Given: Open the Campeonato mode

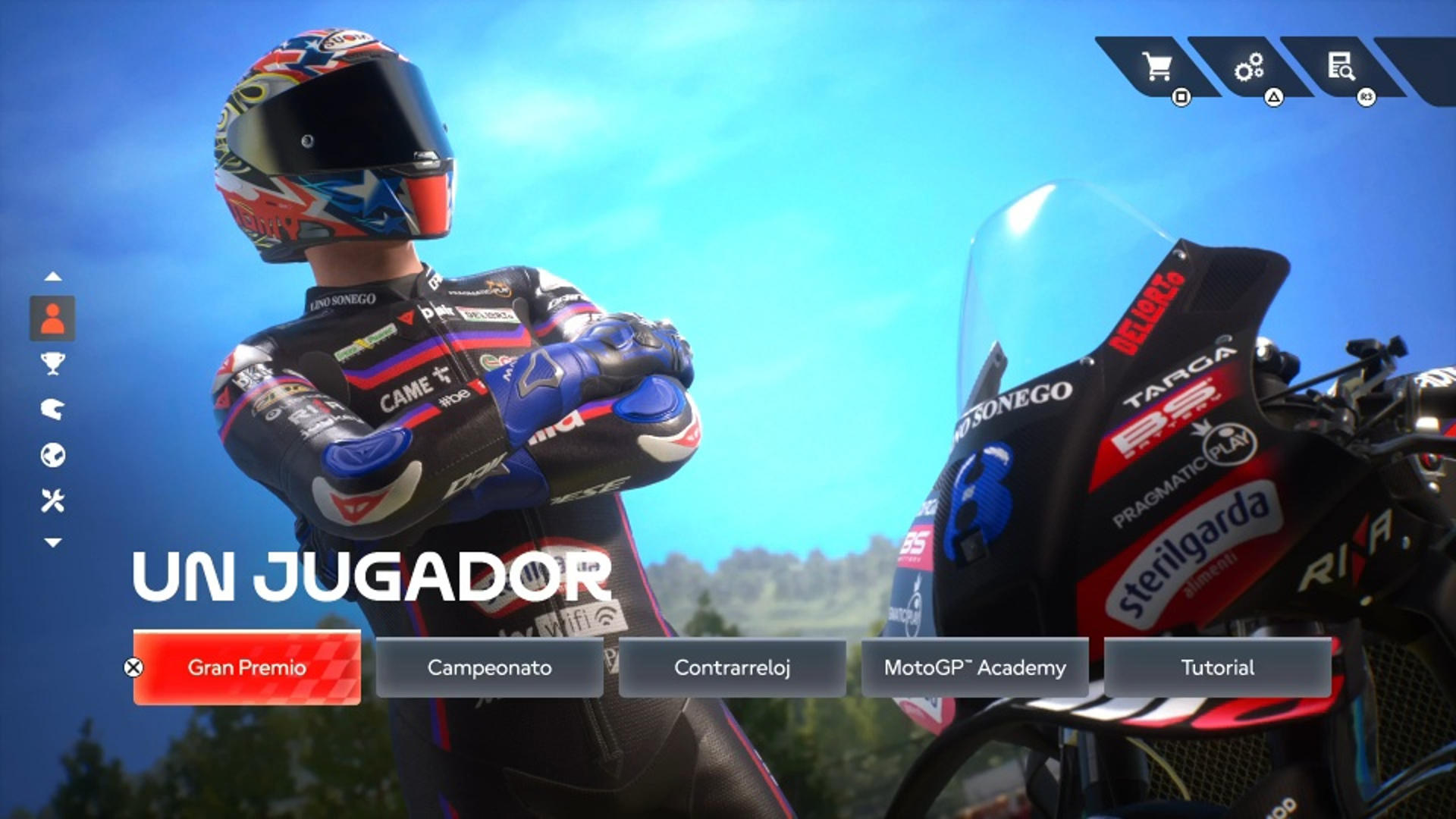Looking at the screenshot, I should click(x=489, y=667).
